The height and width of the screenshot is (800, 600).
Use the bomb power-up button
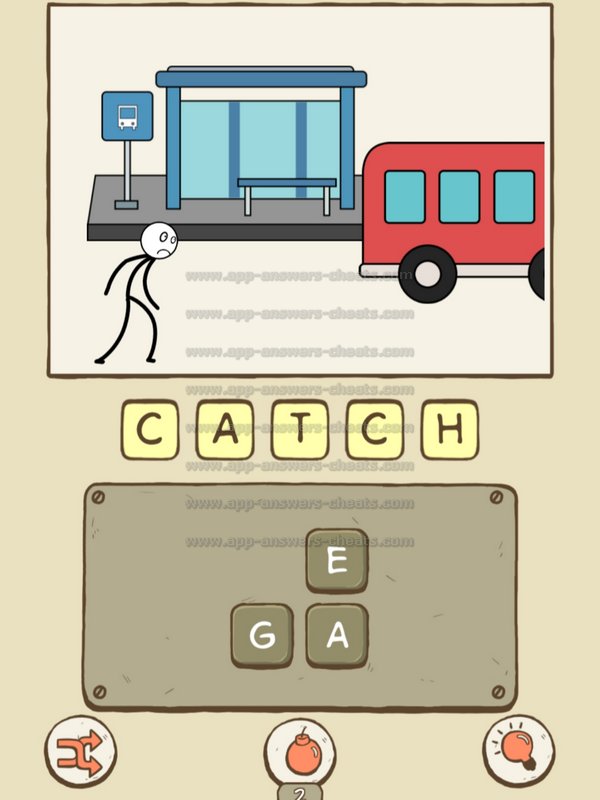pyautogui.click(x=299, y=751)
